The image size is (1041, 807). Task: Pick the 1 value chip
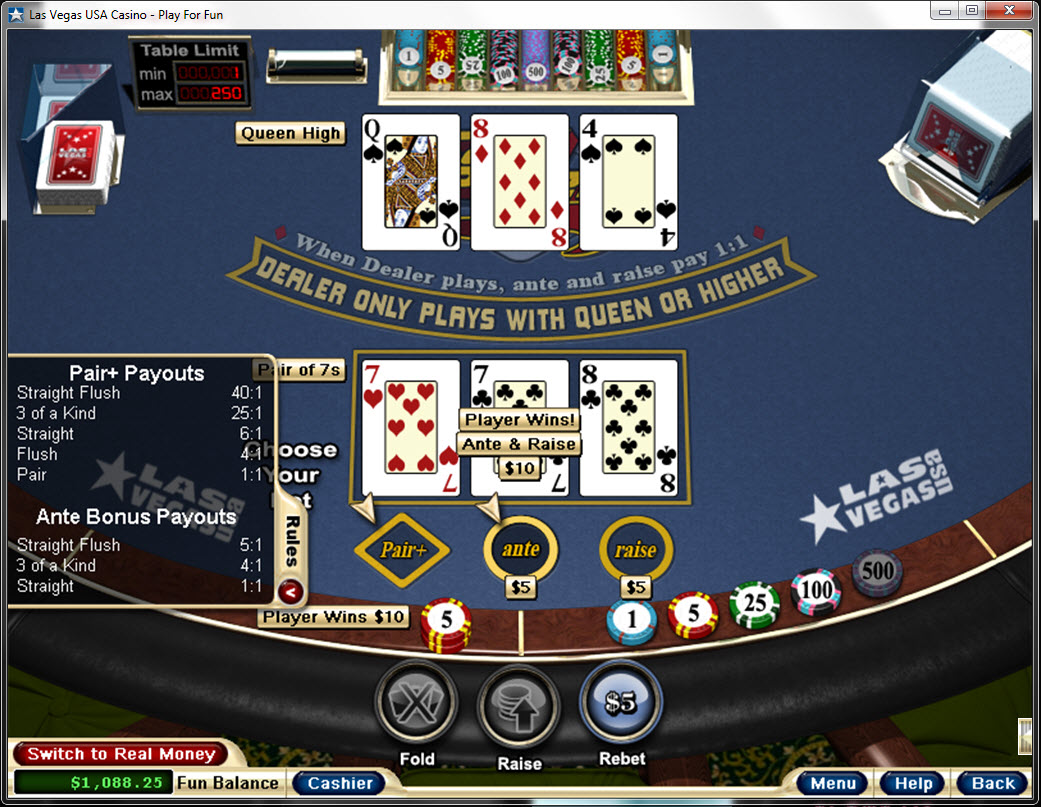(x=632, y=621)
